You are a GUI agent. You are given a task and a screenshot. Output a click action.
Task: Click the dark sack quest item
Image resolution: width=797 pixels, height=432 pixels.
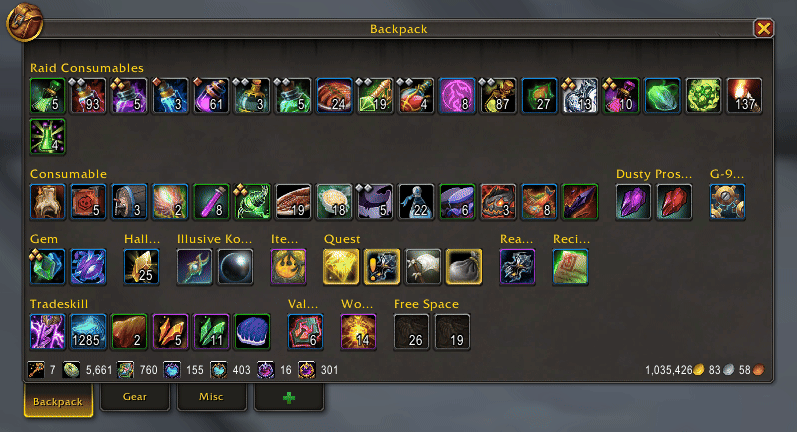click(464, 267)
